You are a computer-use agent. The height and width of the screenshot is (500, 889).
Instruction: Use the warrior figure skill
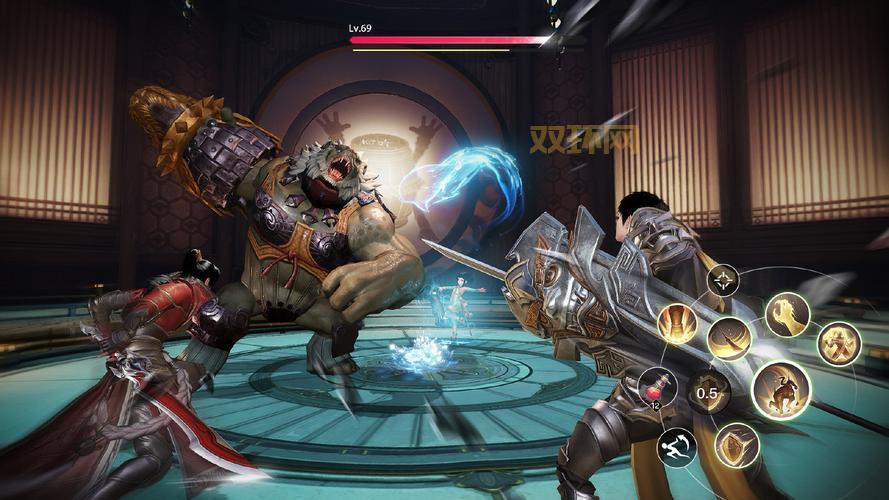[838, 344]
